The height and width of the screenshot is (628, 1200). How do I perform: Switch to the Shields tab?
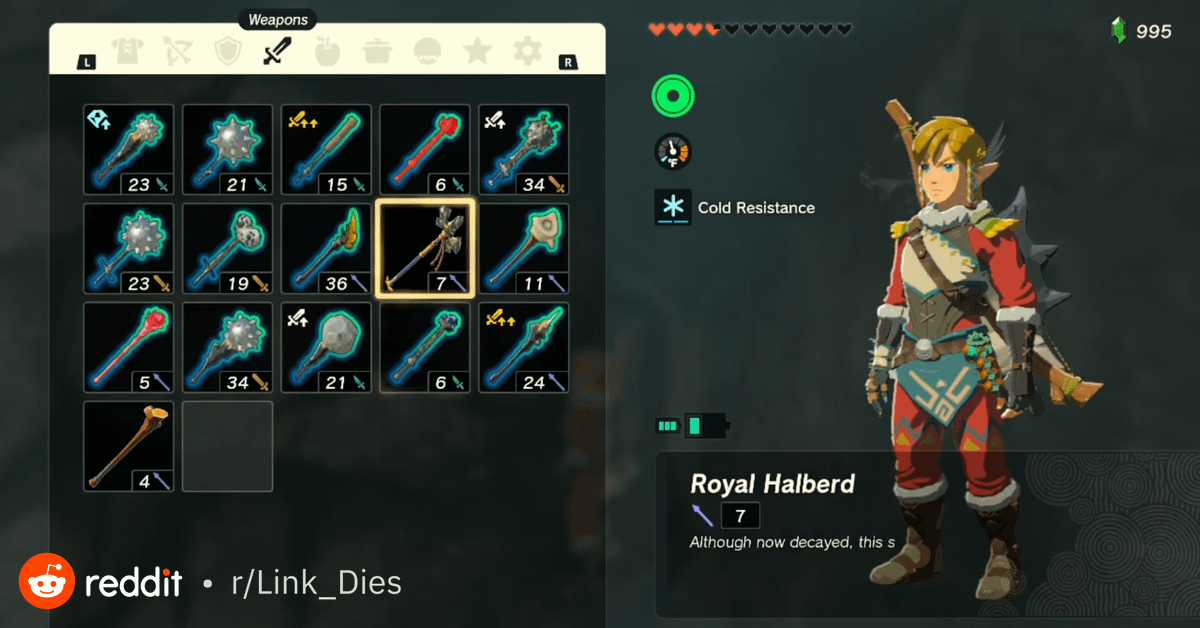229,51
